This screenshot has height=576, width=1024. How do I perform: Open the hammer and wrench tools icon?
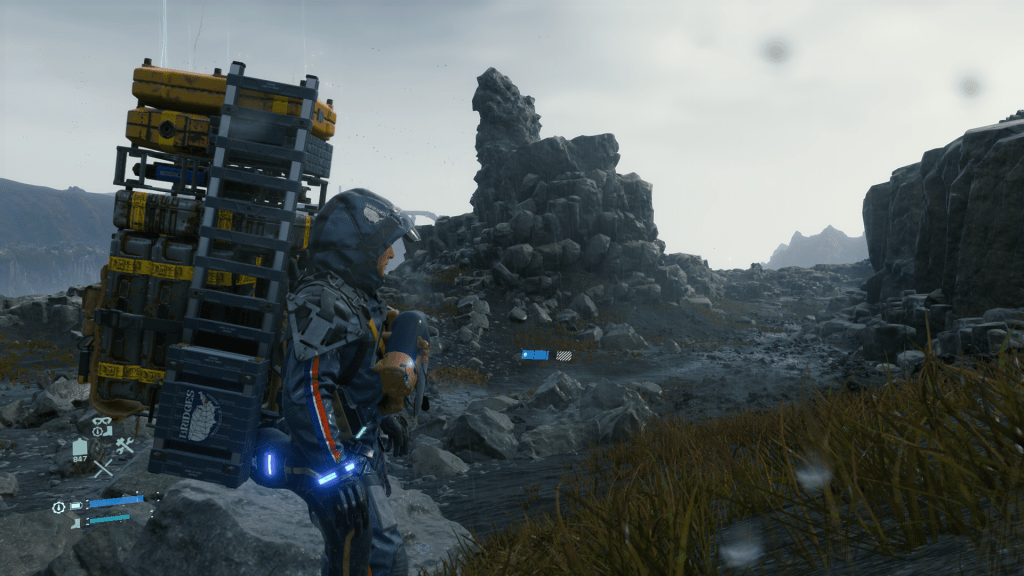coord(125,446)
